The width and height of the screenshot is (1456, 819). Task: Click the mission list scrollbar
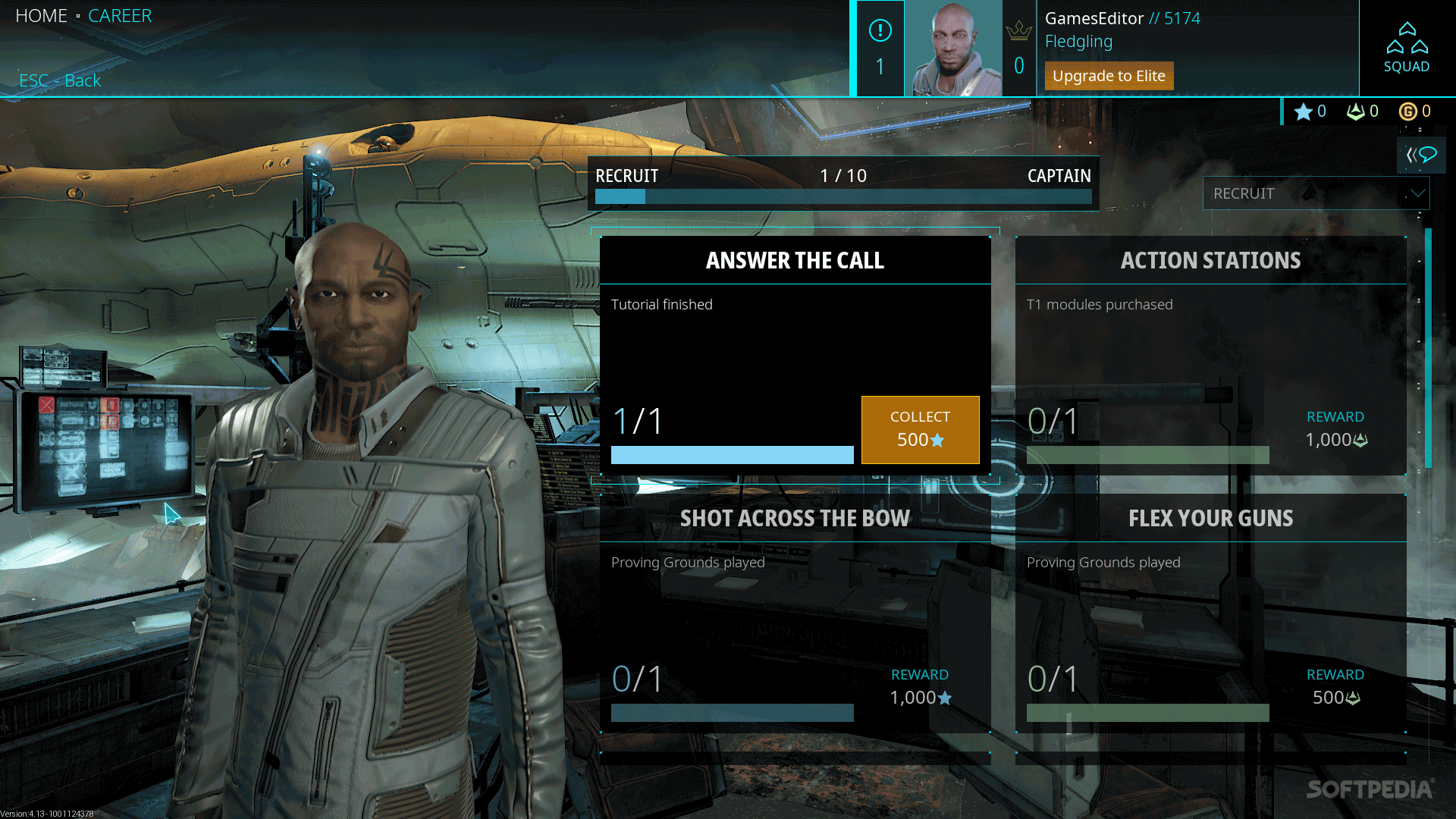pyautogui.click(x=1428, y=349)
